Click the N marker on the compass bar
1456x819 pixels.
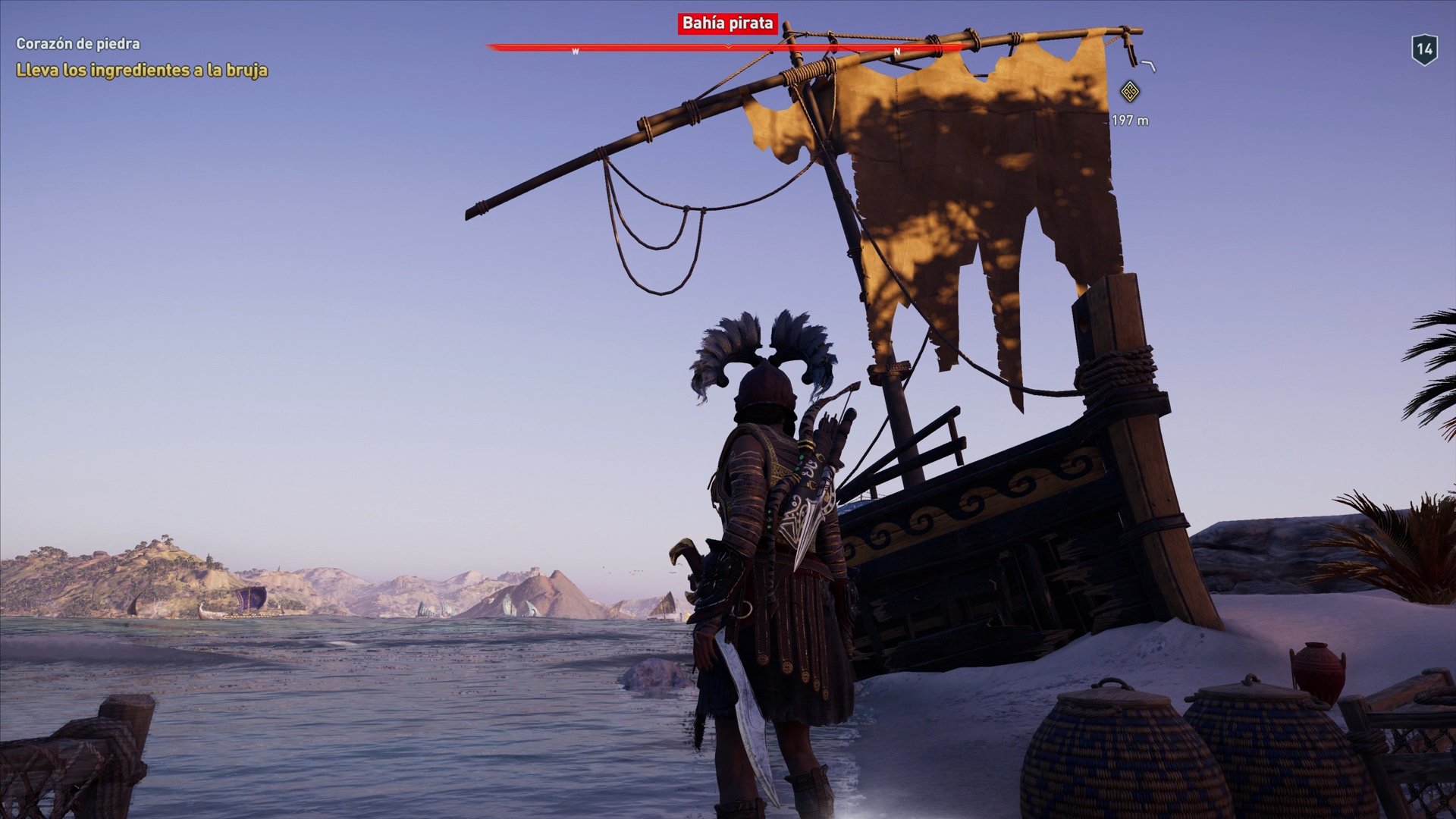point(898,51)
